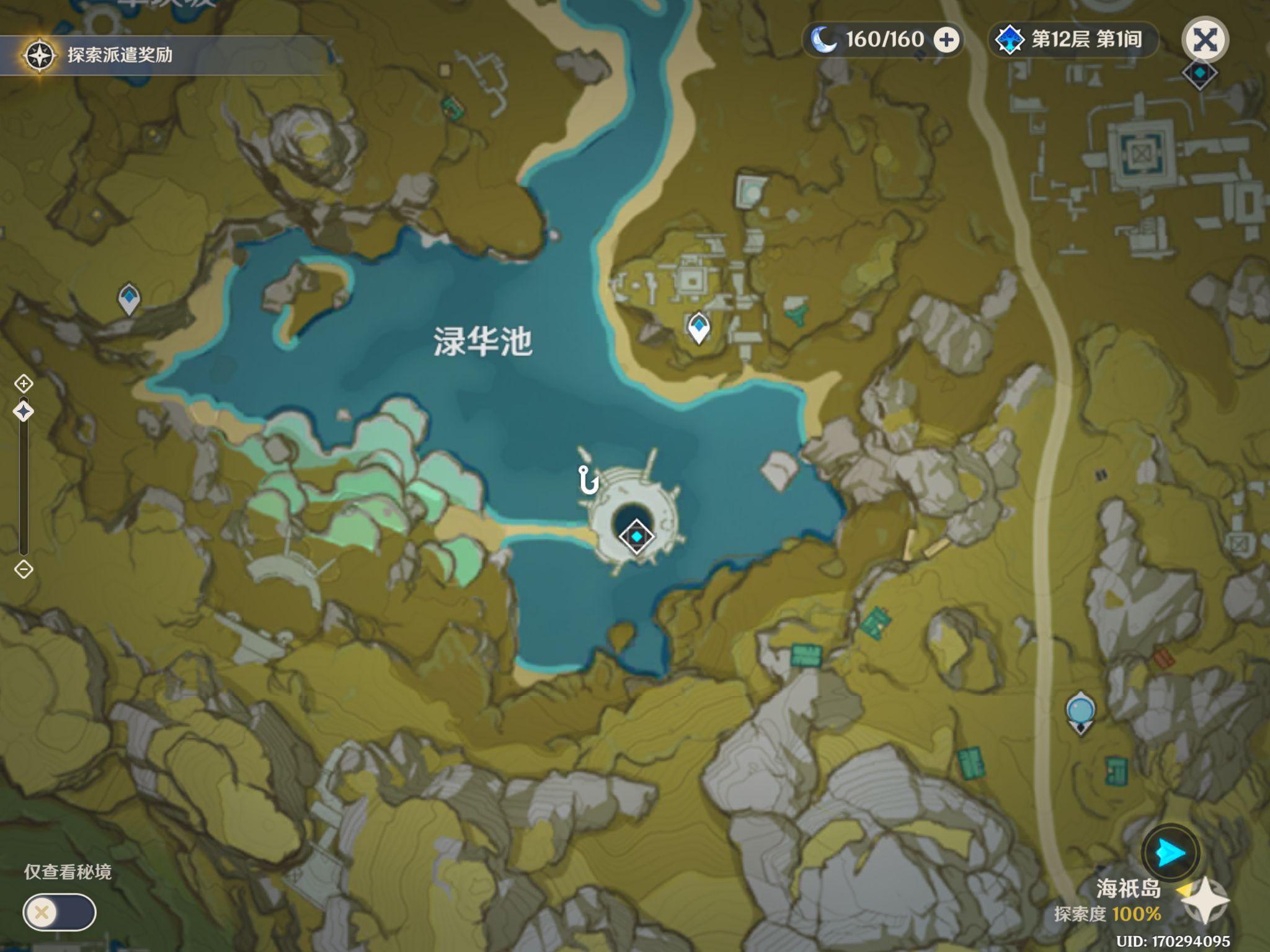The width and height of the screenshot is (1270, 952).
Task: Close the map with the X button
Action: (x=1205, y=40)
